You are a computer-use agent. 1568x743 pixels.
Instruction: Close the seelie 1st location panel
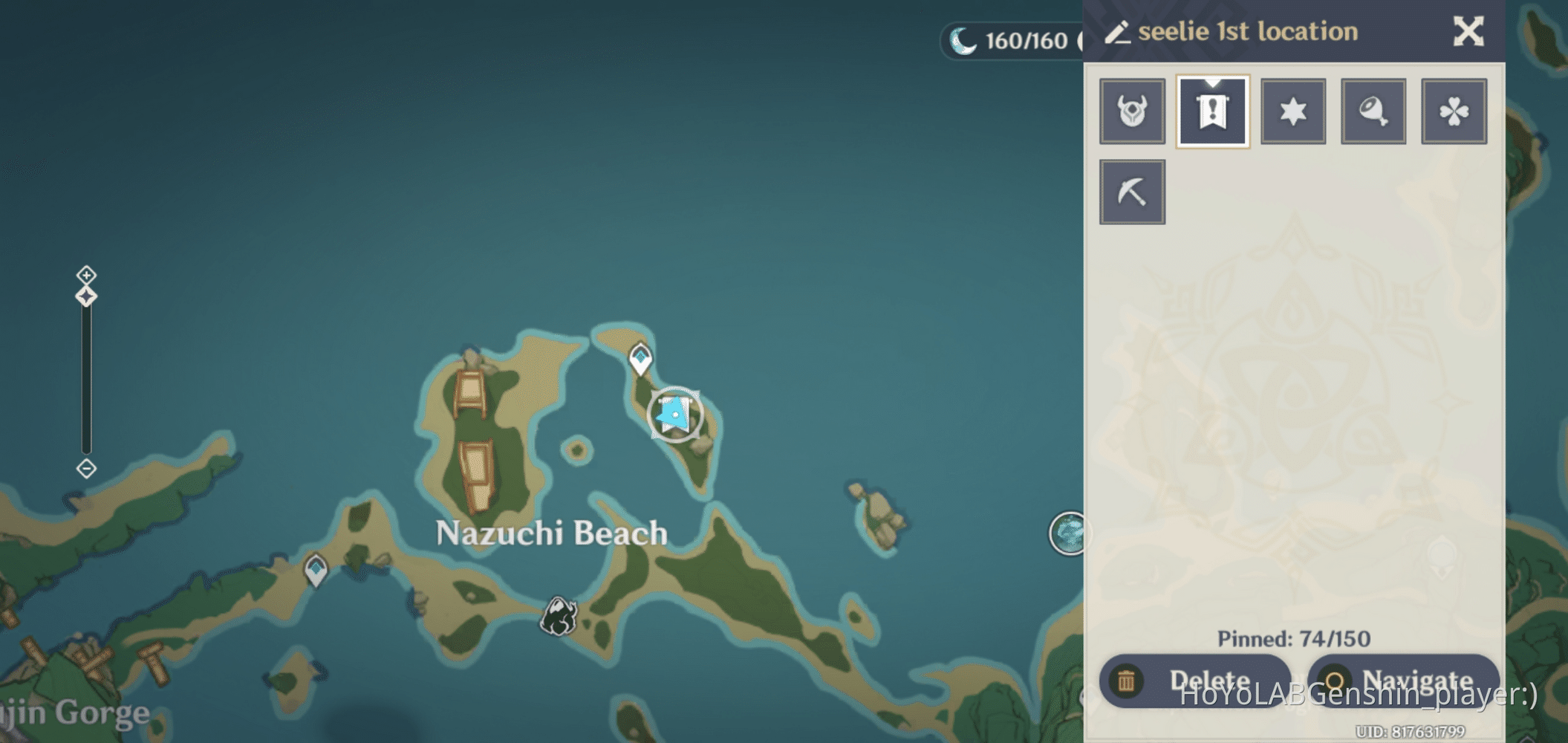(x=1468, y=31)
